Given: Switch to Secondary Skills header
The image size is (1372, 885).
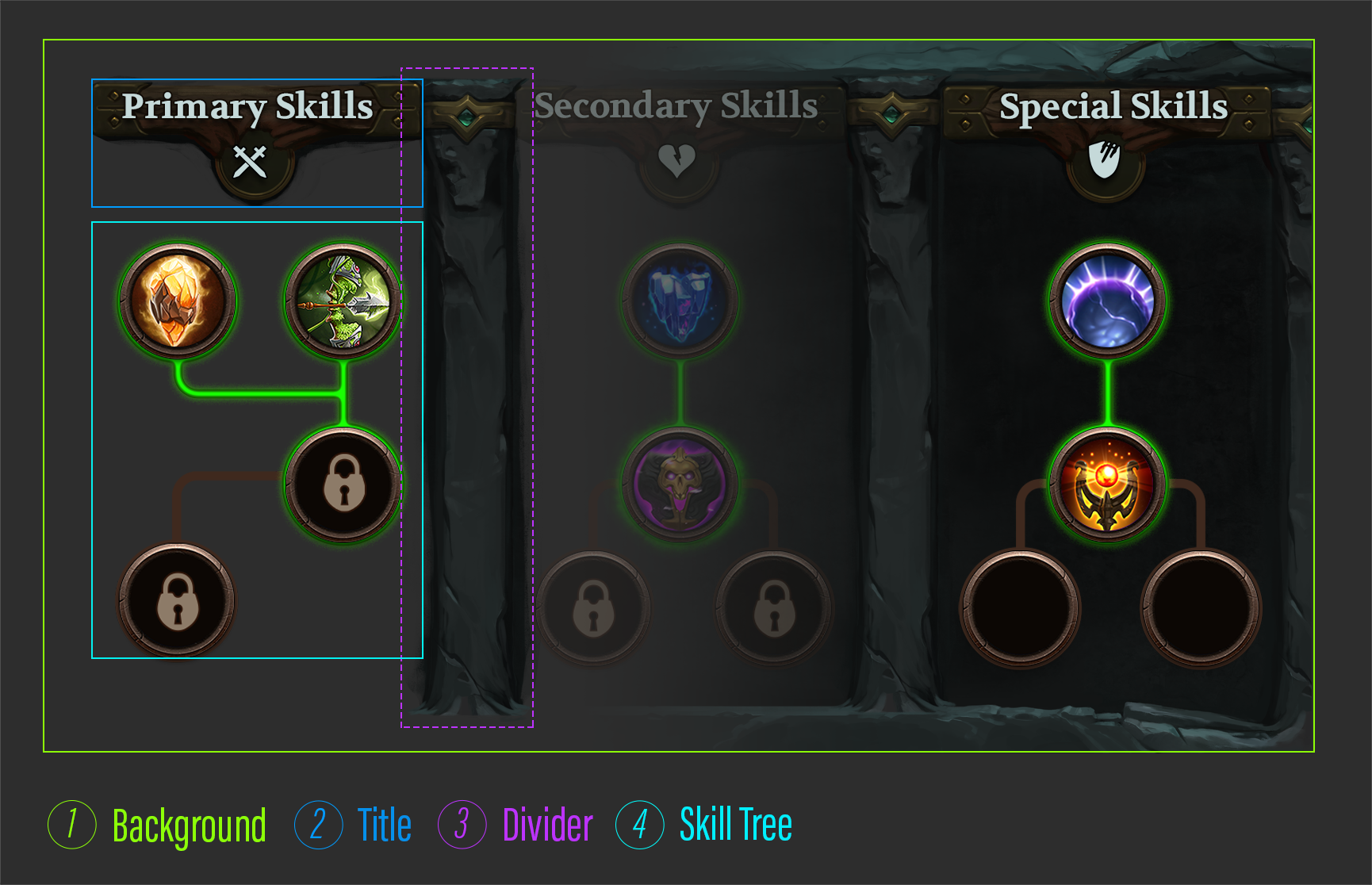Looking at the screenshot, I should click(x=676, y=106).
